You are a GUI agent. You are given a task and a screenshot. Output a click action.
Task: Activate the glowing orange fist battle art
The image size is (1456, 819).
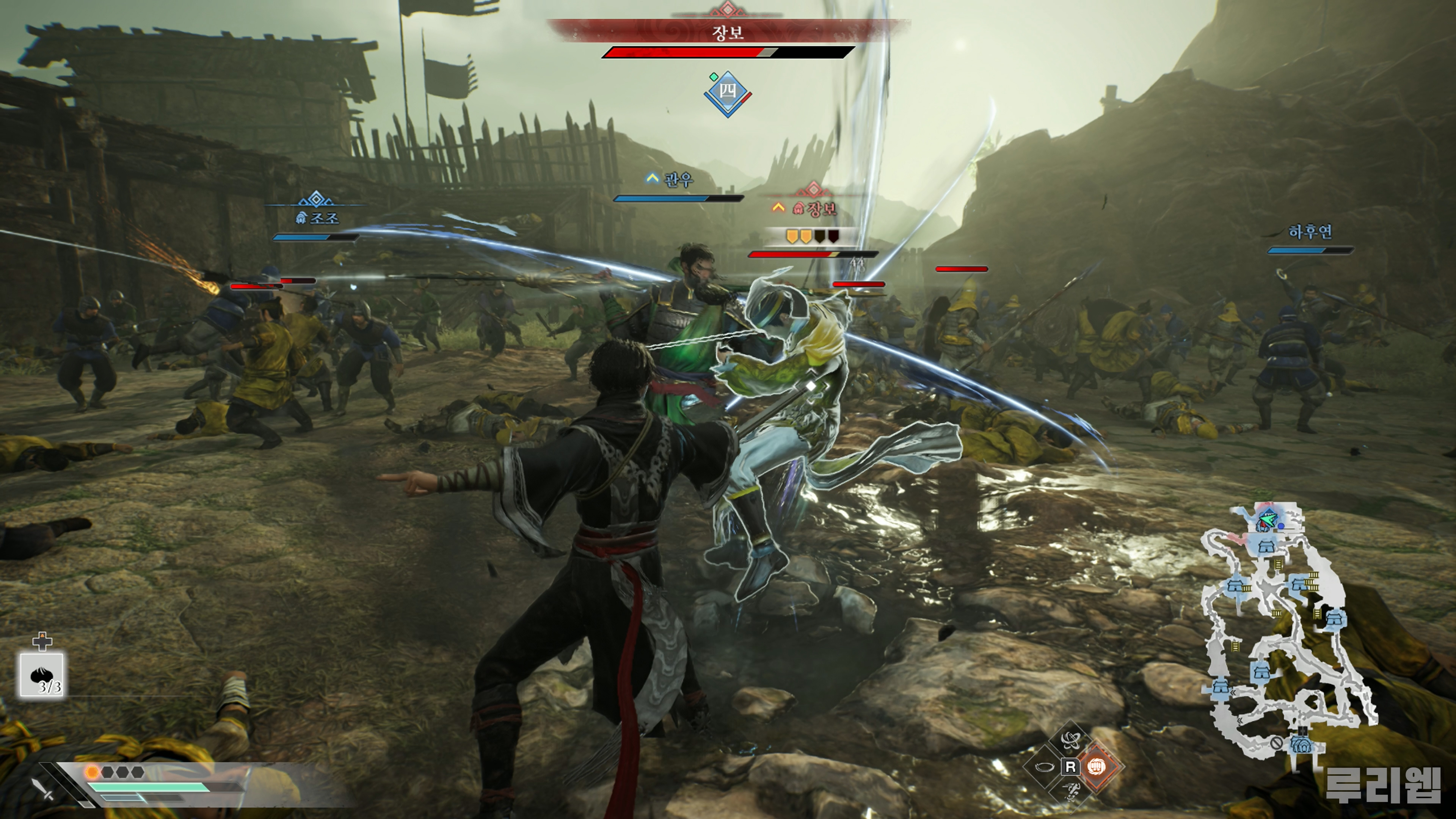pyautogui.click(x=1097, y=766)
